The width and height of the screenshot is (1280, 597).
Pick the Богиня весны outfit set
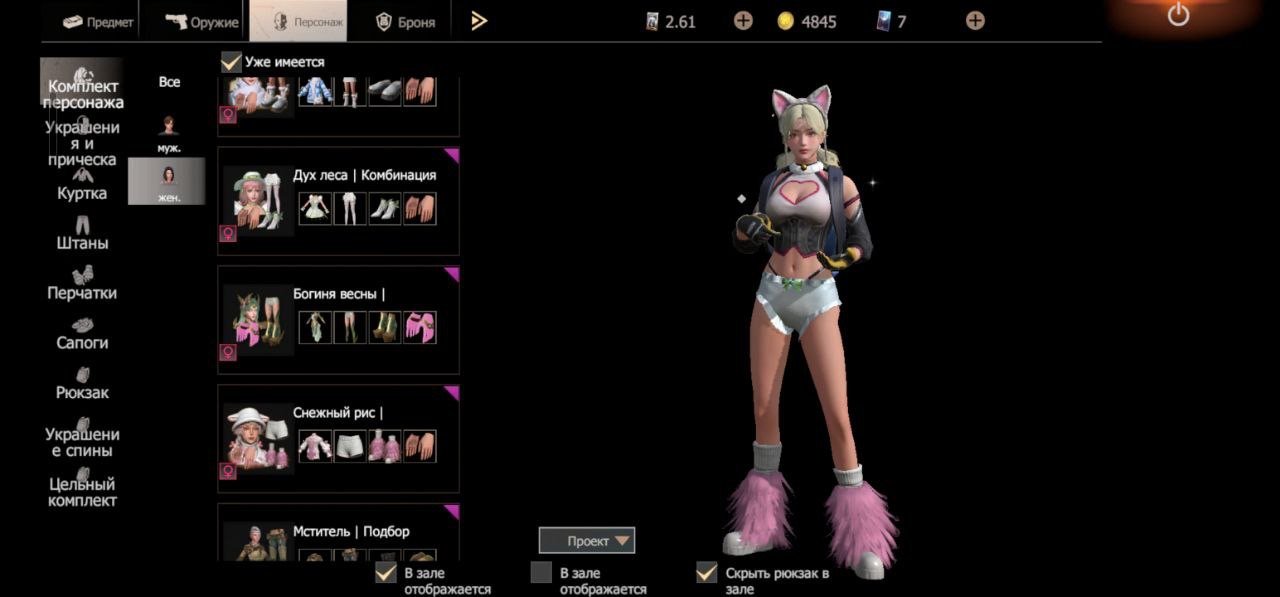(x=338, y=319)
